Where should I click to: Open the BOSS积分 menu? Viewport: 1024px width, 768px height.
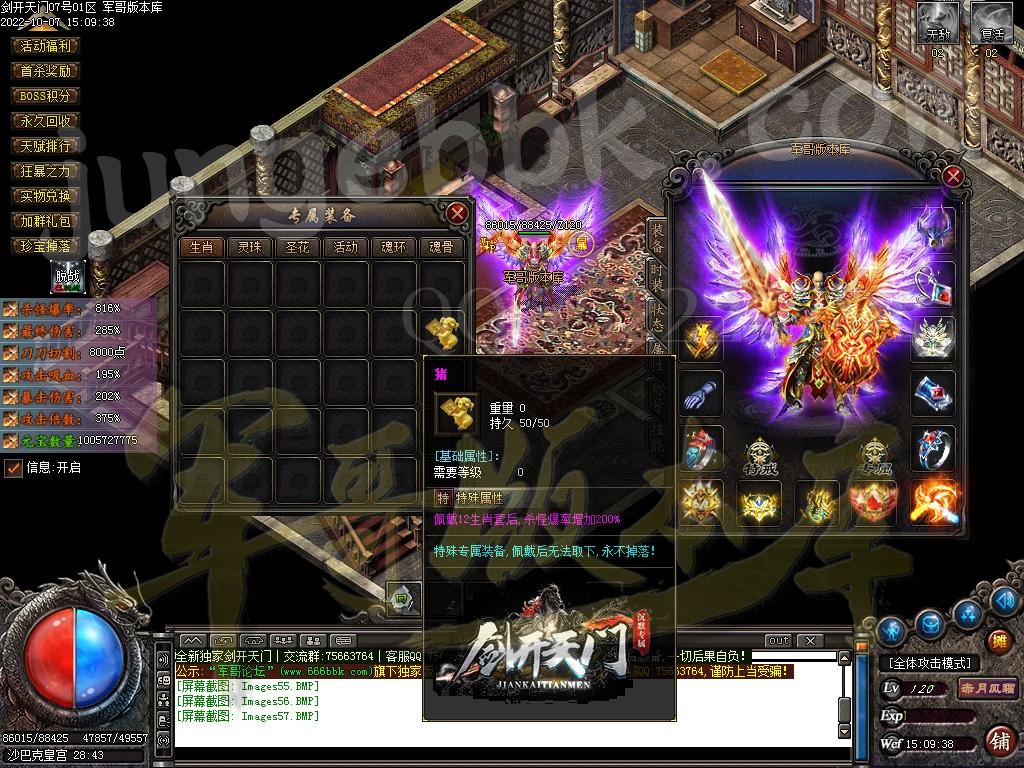45,96
